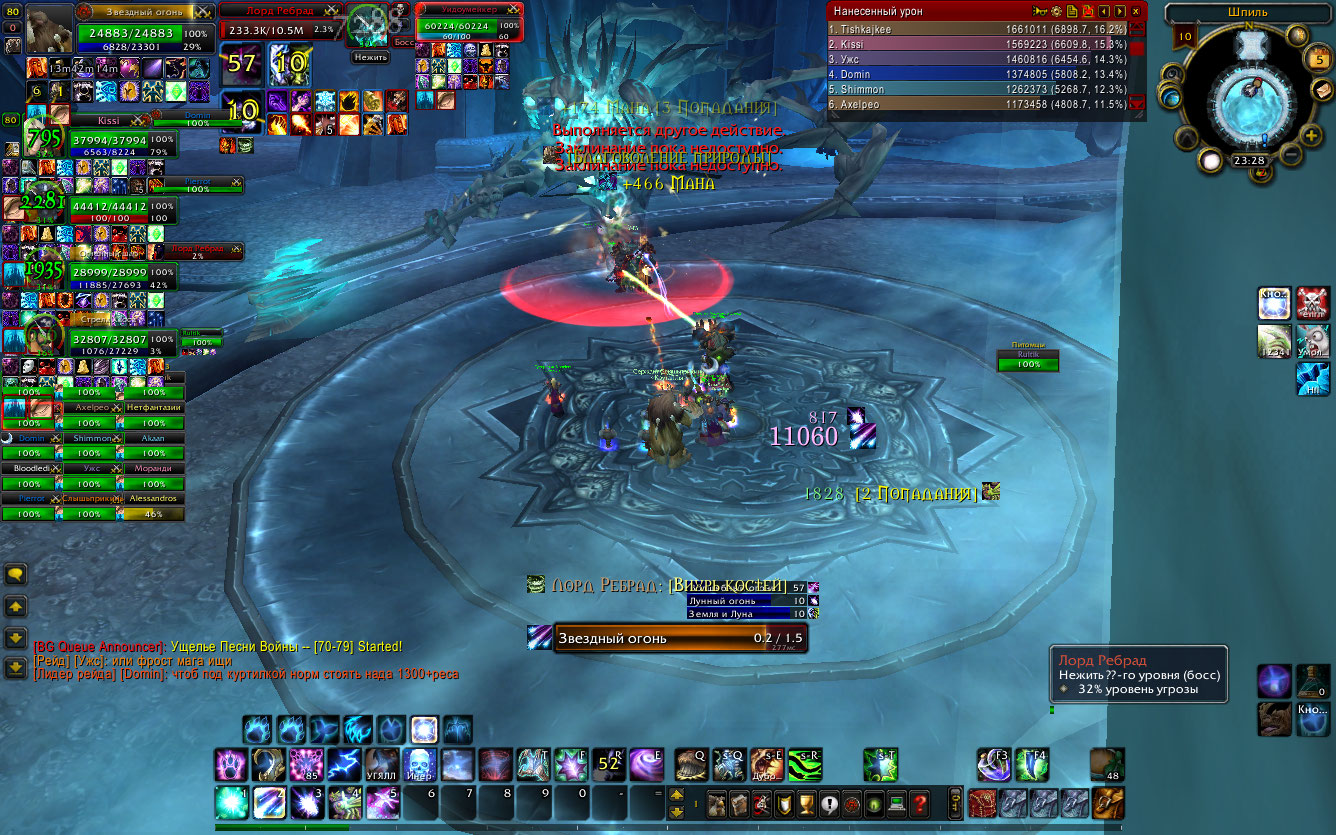The width and height of the screenshot is (1336, 835).
Task: Open the red question mark help button
Action: click(x=920, y=803)
